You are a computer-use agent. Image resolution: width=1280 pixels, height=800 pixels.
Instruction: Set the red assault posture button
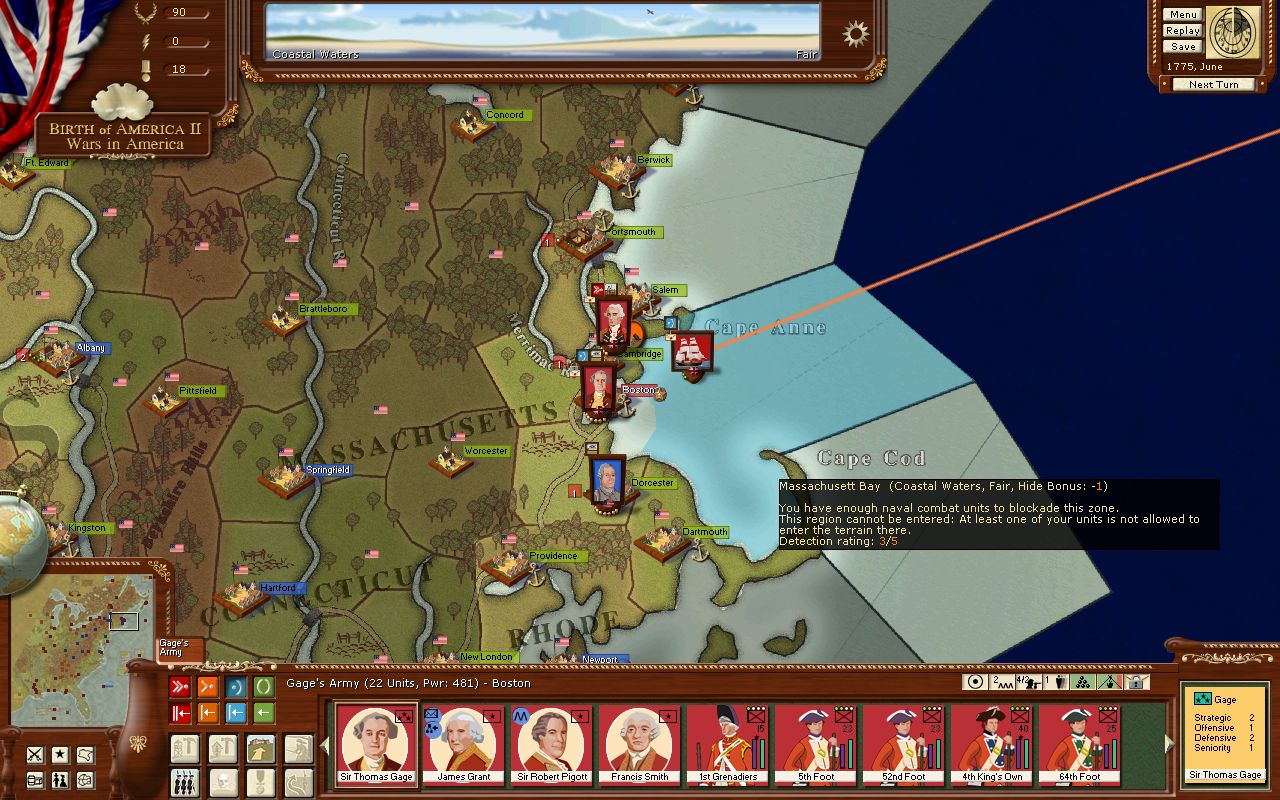coord(180,687)
